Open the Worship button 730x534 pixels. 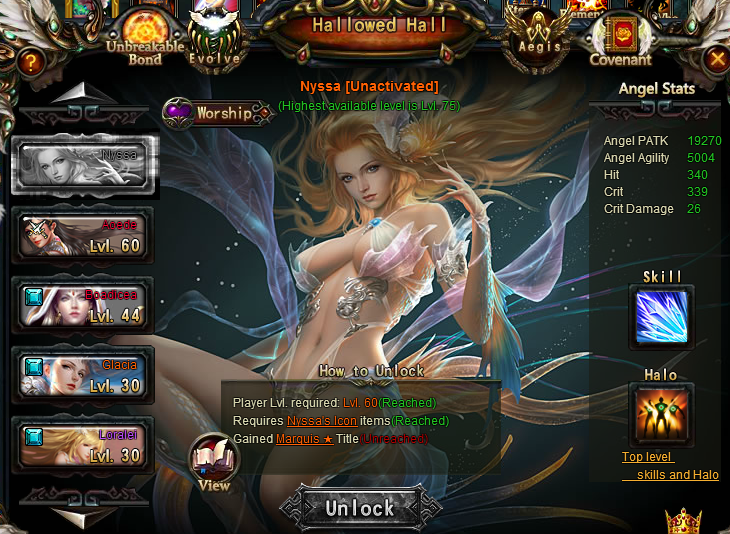click(x=218, y=113)
